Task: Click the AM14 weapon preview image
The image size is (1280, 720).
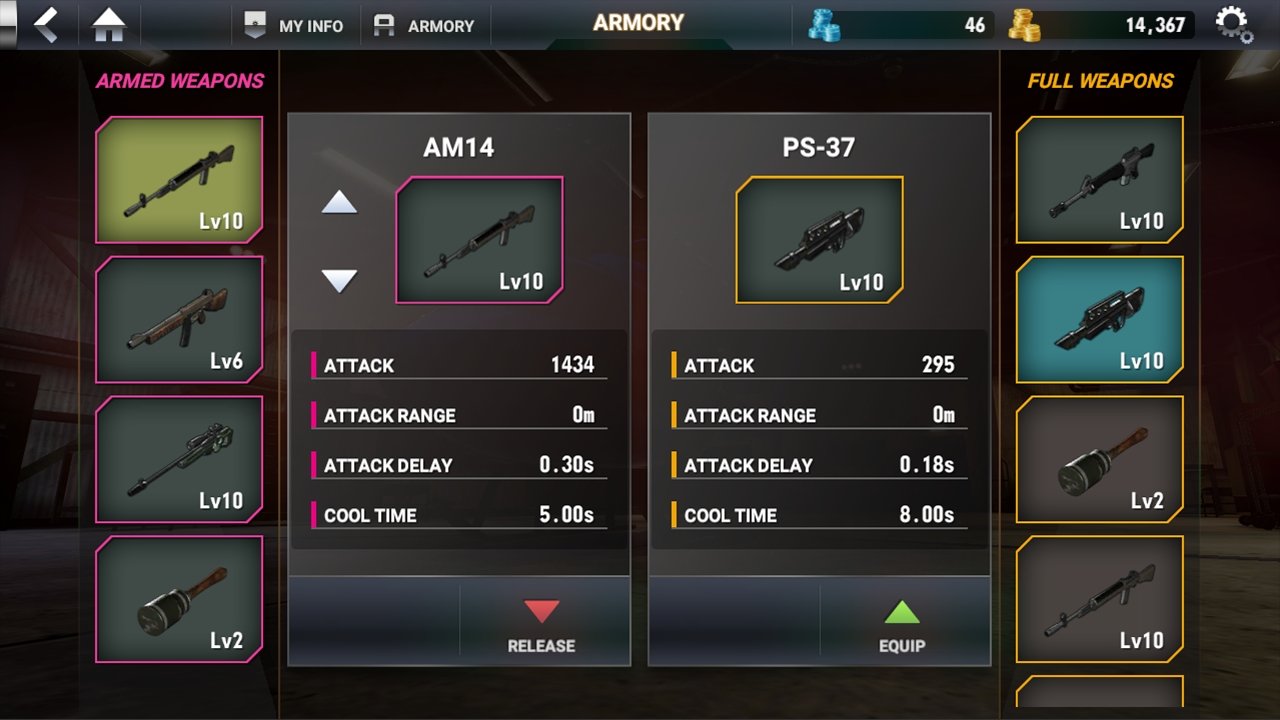Action: [x=482, y=239]
